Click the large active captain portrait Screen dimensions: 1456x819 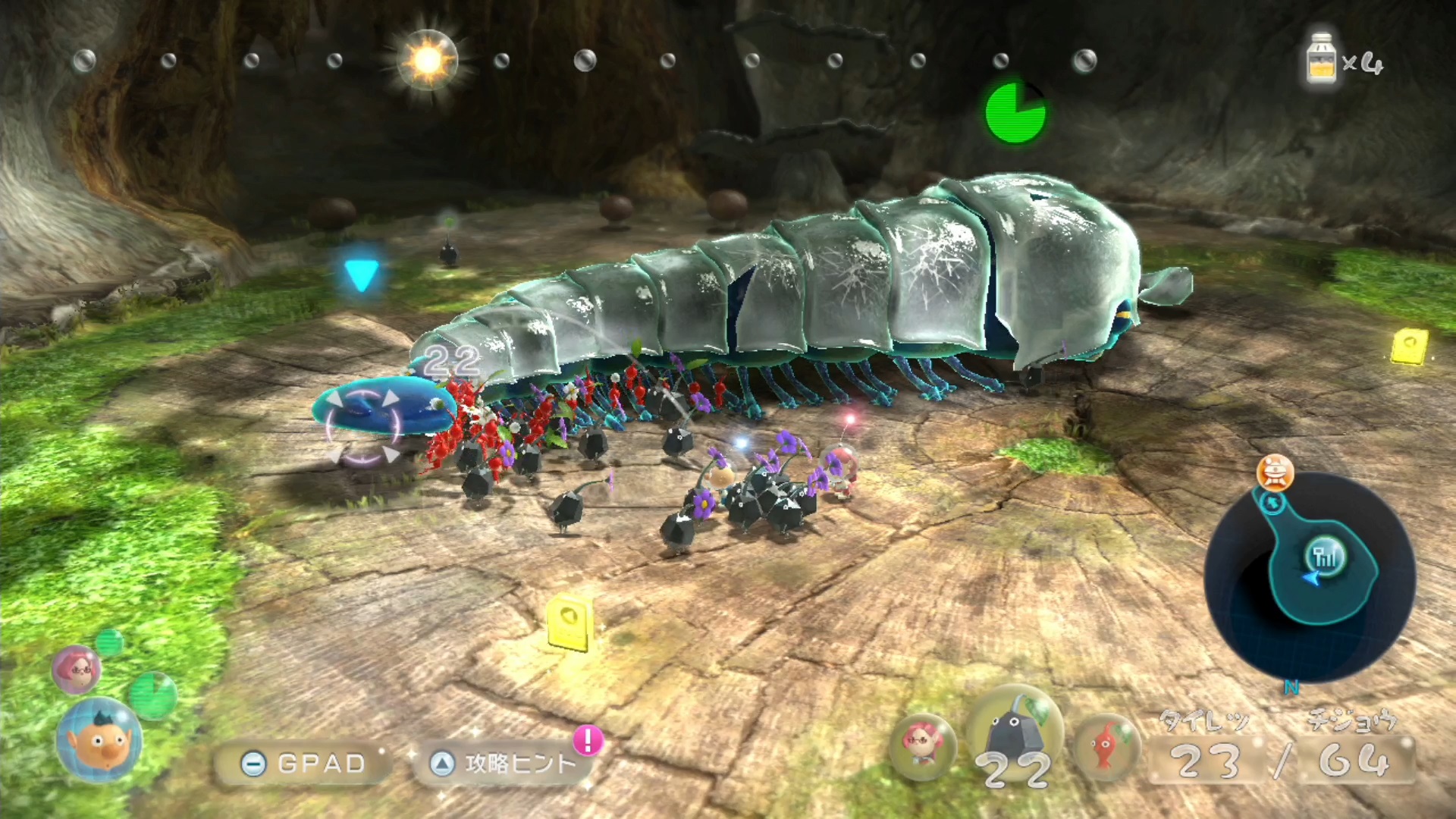coord(99,740)
